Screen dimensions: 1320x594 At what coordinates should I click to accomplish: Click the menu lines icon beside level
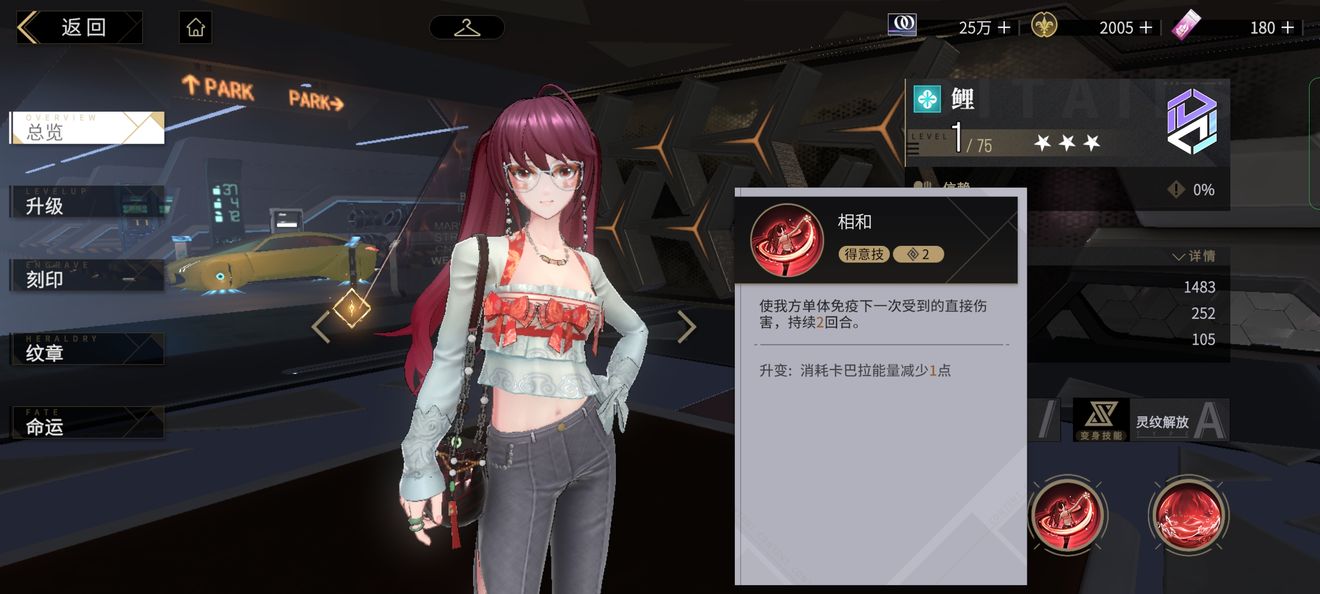(x=913, y=150)
